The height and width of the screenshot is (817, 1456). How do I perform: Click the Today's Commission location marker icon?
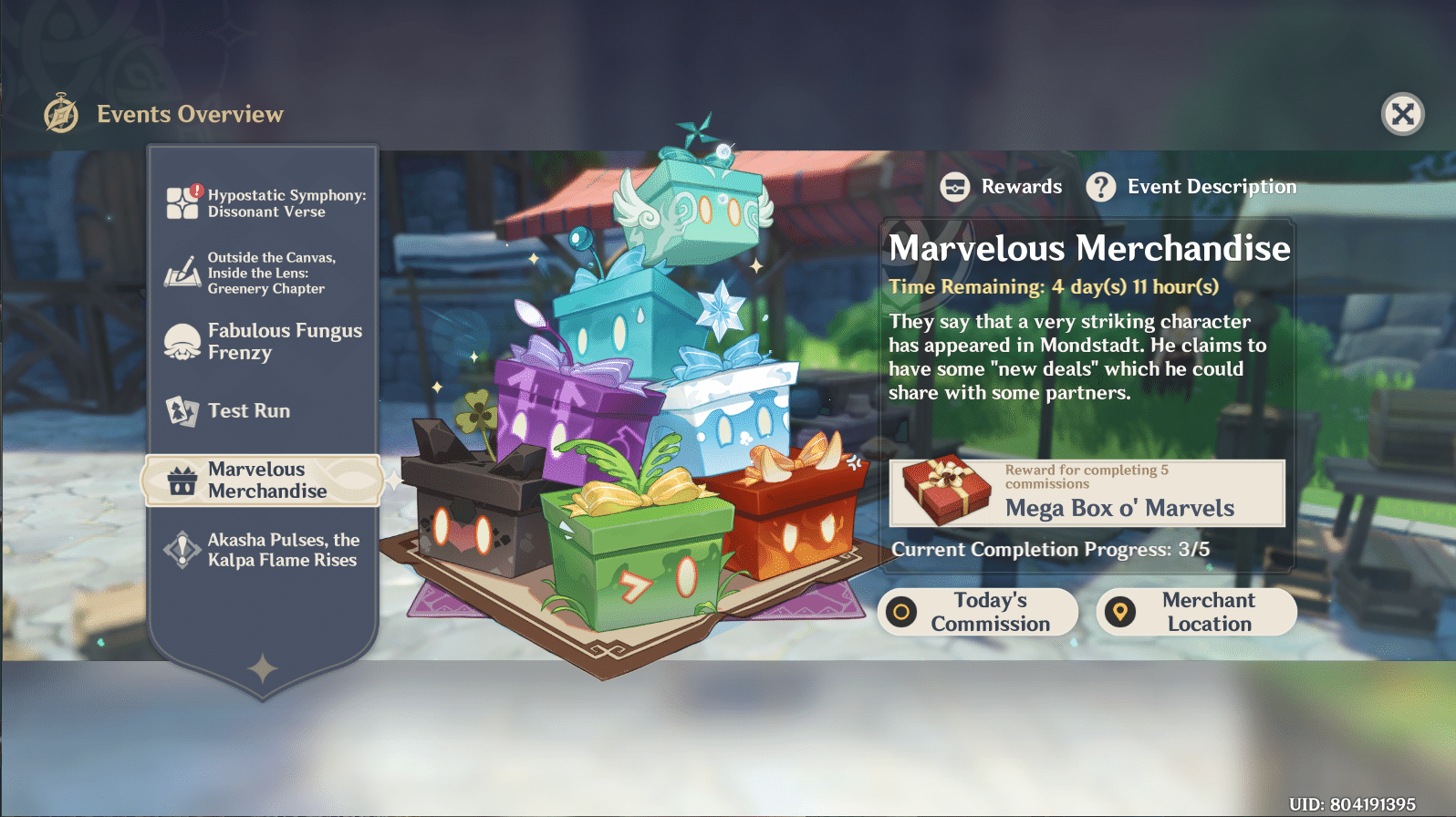(x=902, y=612)
